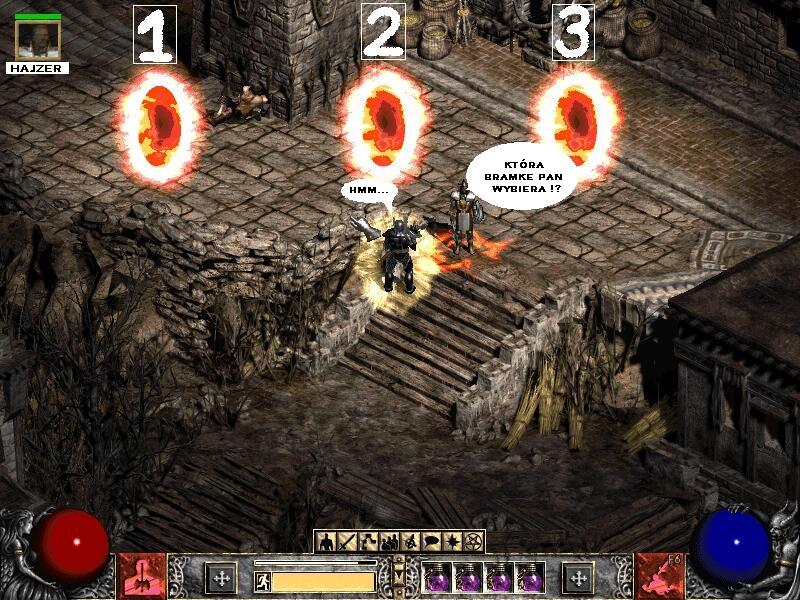The image size is (800, 600).
Task: Collapse the mini panel with the arrow button
Action: pos(399,577)
